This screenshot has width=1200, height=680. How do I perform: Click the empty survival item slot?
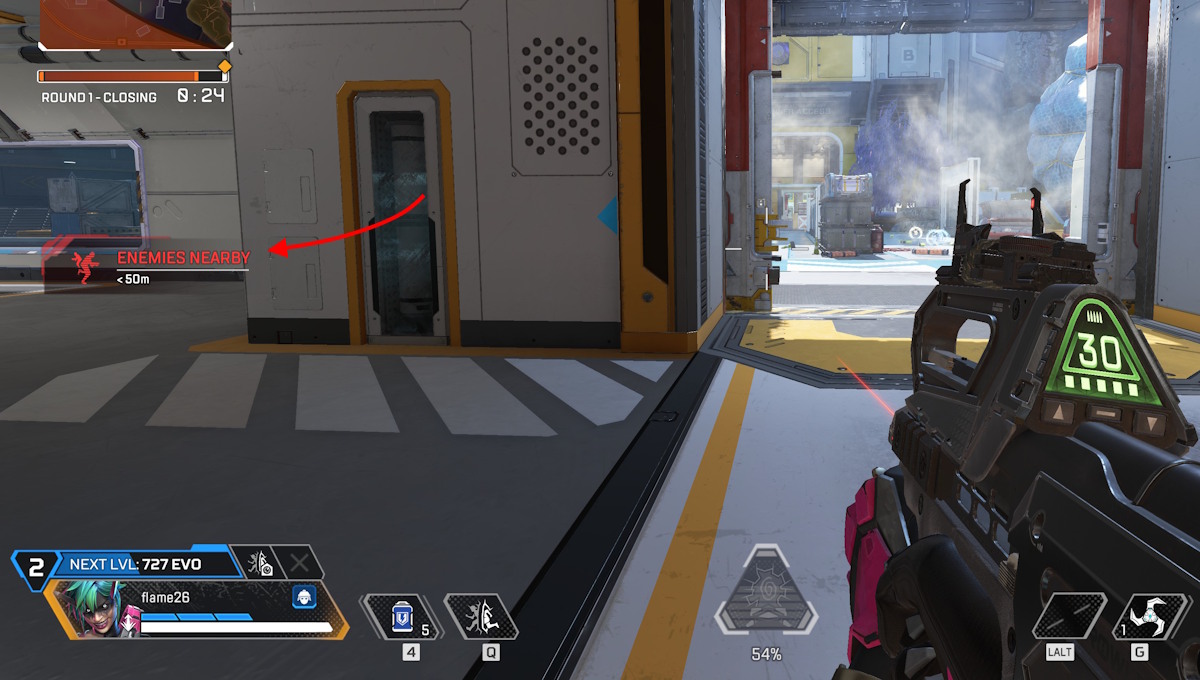pyautogui.click(x=1070, y=617)
